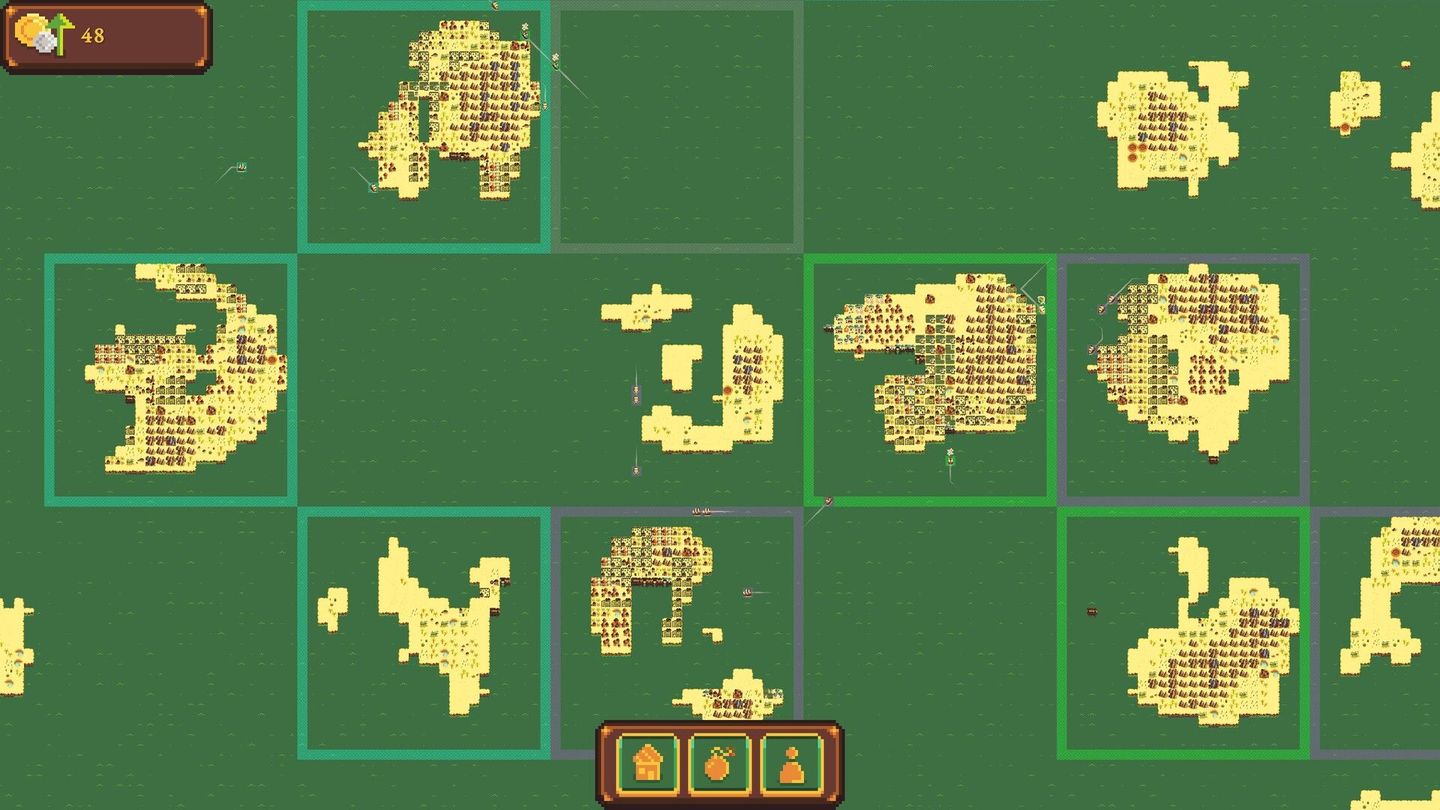
Task: Click the house tool's golden frame border
Action: [620, 764]
